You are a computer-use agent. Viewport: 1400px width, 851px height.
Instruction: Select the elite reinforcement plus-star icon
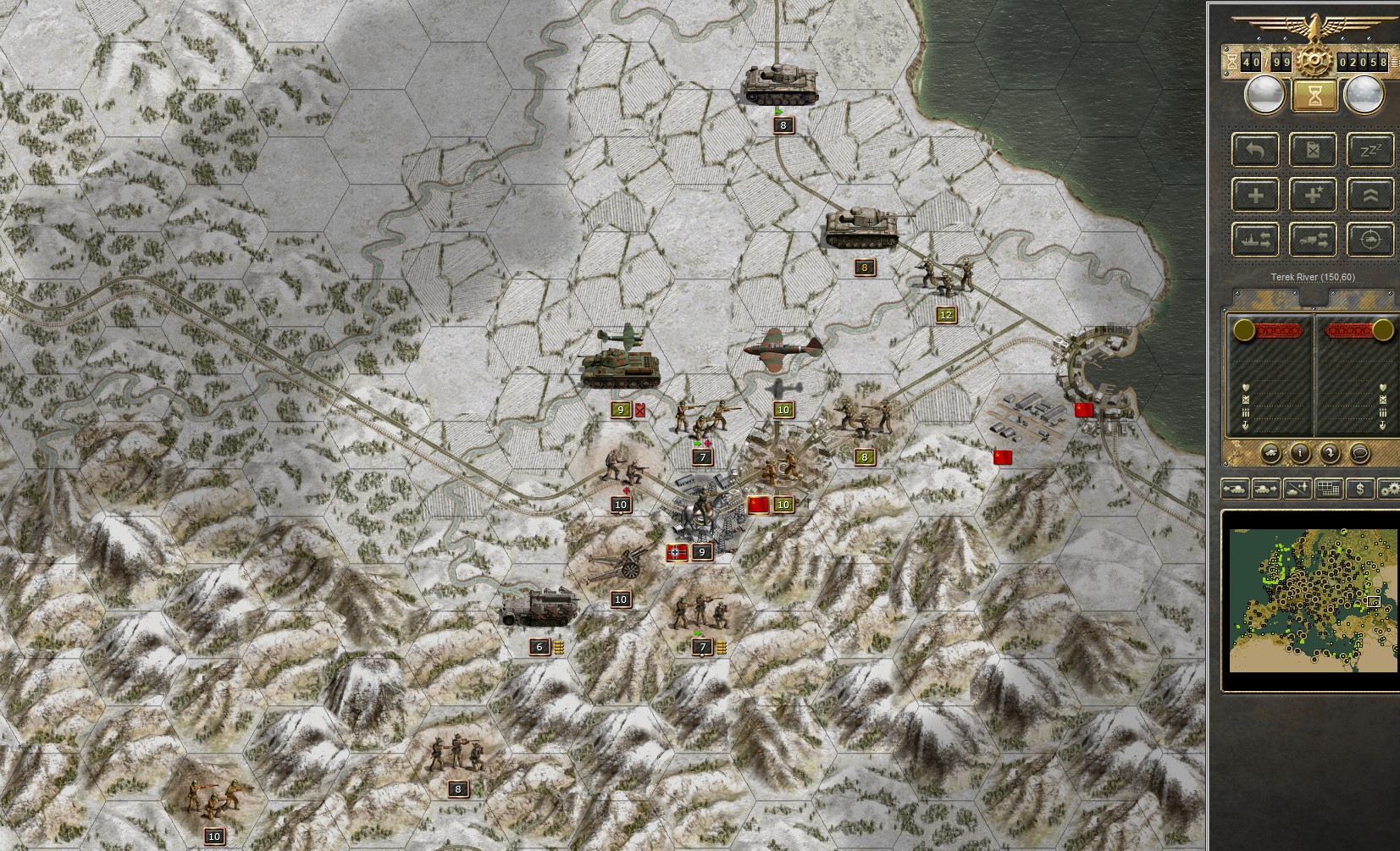tap(1313, 193)
